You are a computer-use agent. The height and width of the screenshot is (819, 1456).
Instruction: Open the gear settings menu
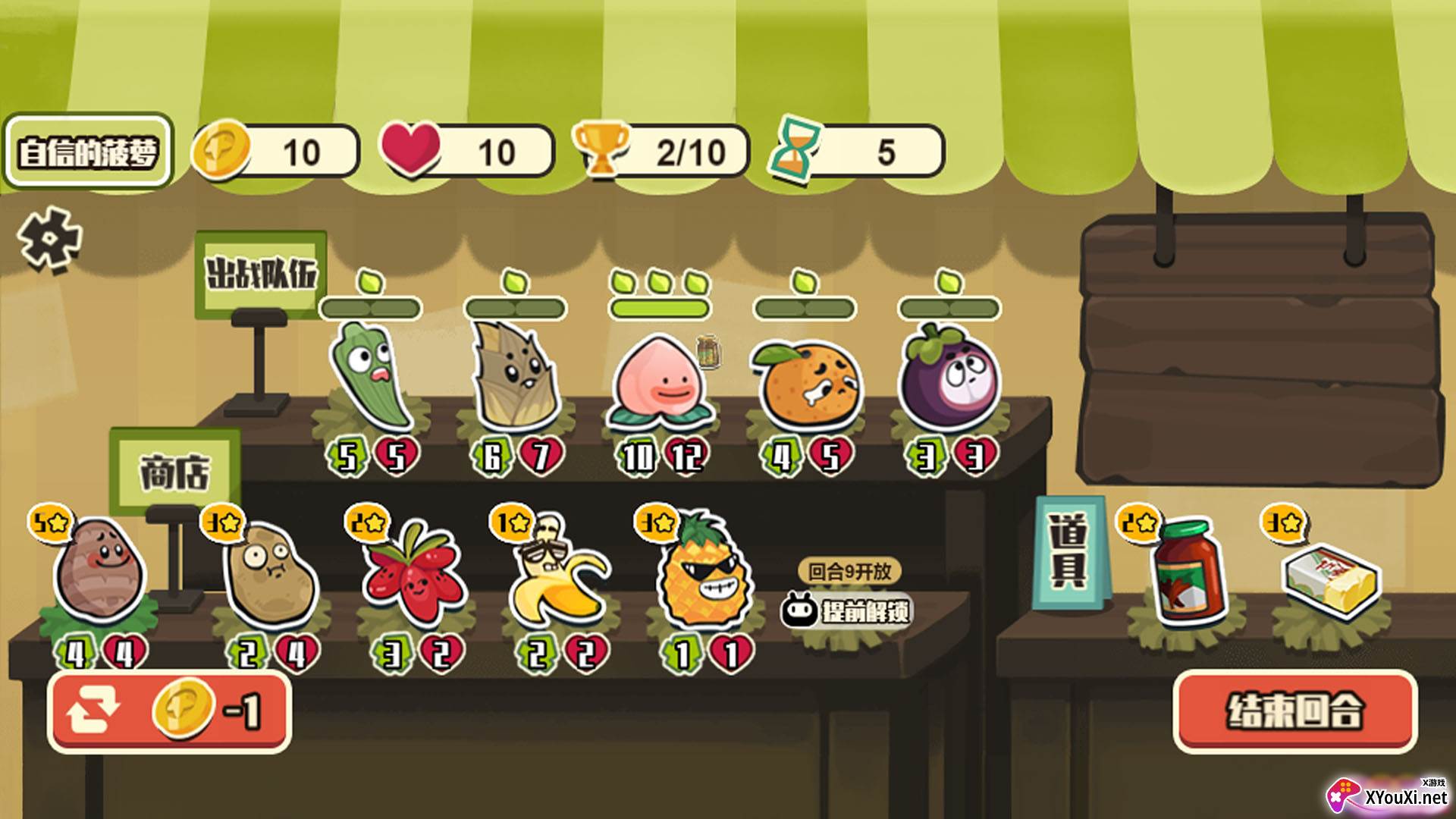[x=49, y=240]
